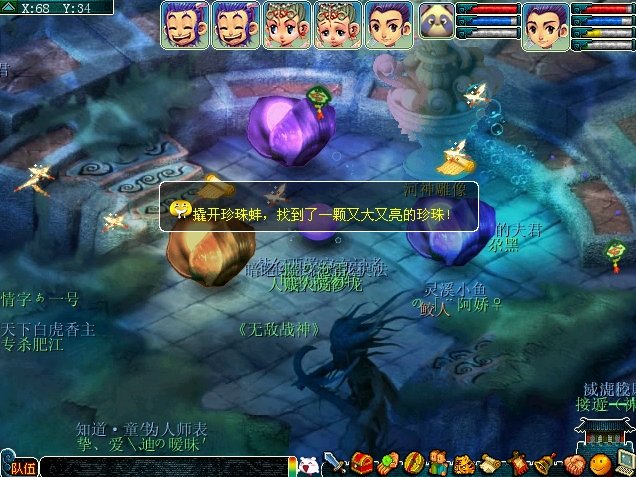Screen dimensions: 636x477
Task: Click the white bear emoticon button
Action: point(310,465)
